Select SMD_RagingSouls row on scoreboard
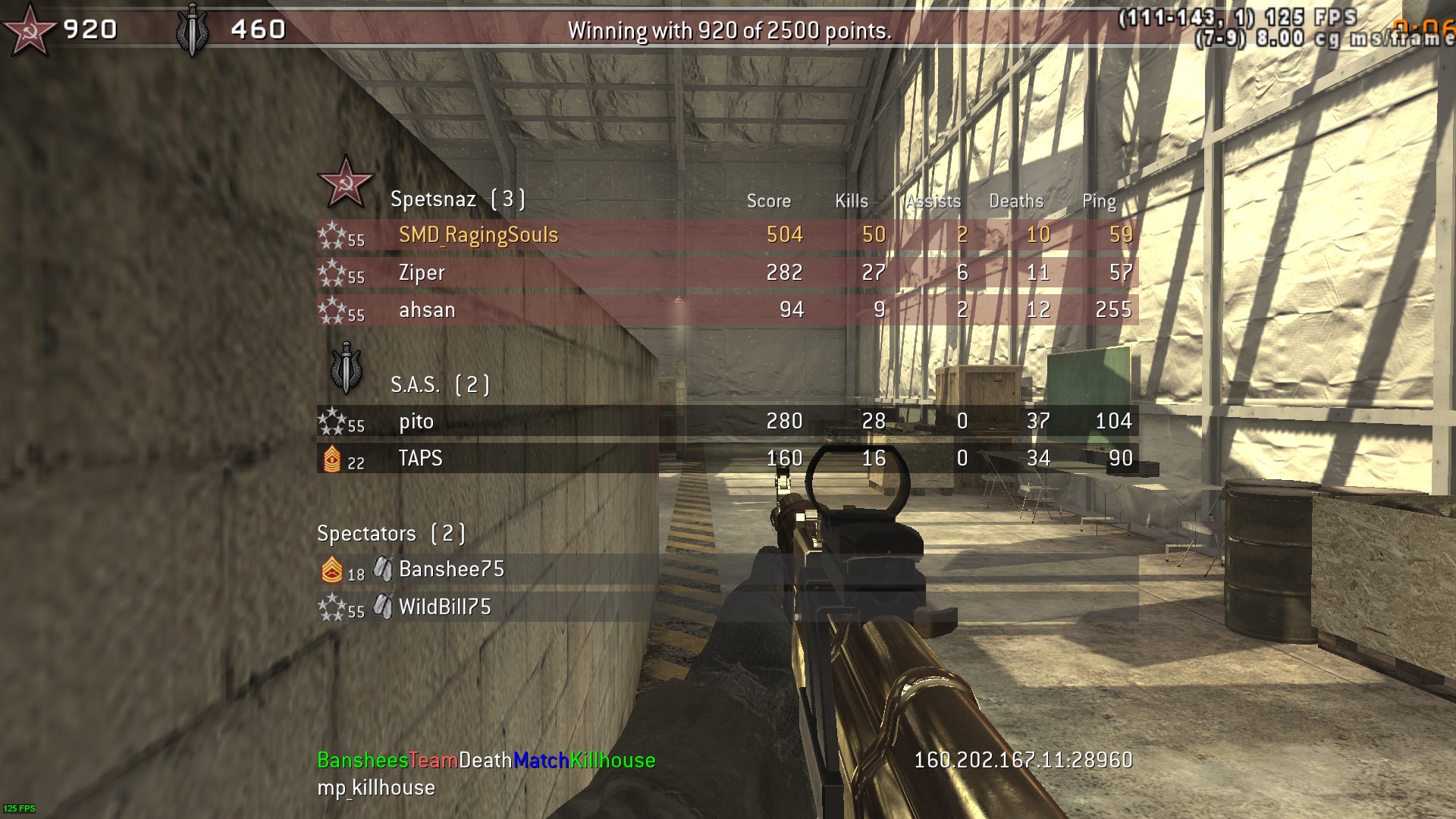Viewport: 1456px width, 819px height. [x=479, y=235]
